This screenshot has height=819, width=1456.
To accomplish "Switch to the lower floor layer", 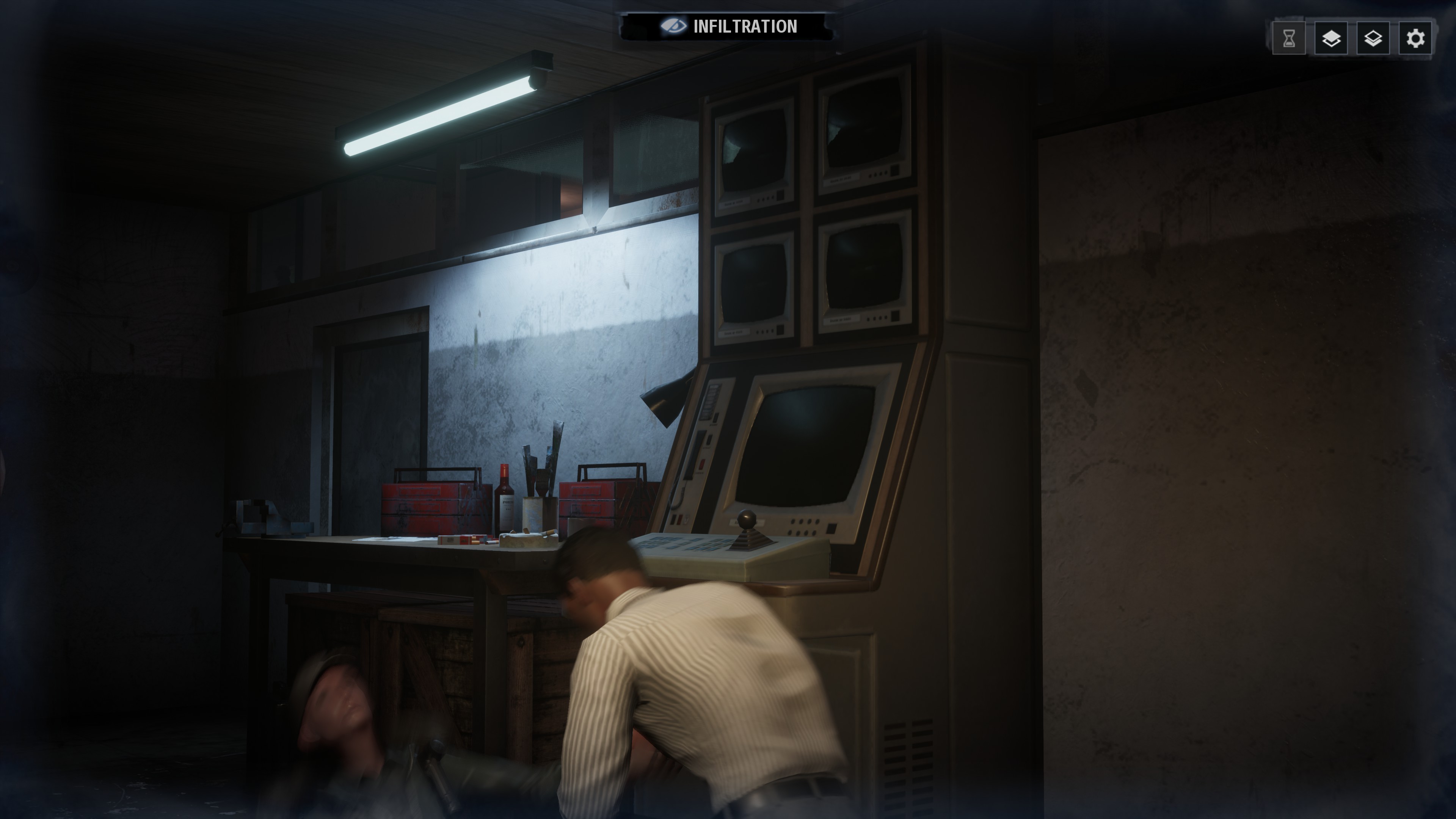I will (1373, 38).
